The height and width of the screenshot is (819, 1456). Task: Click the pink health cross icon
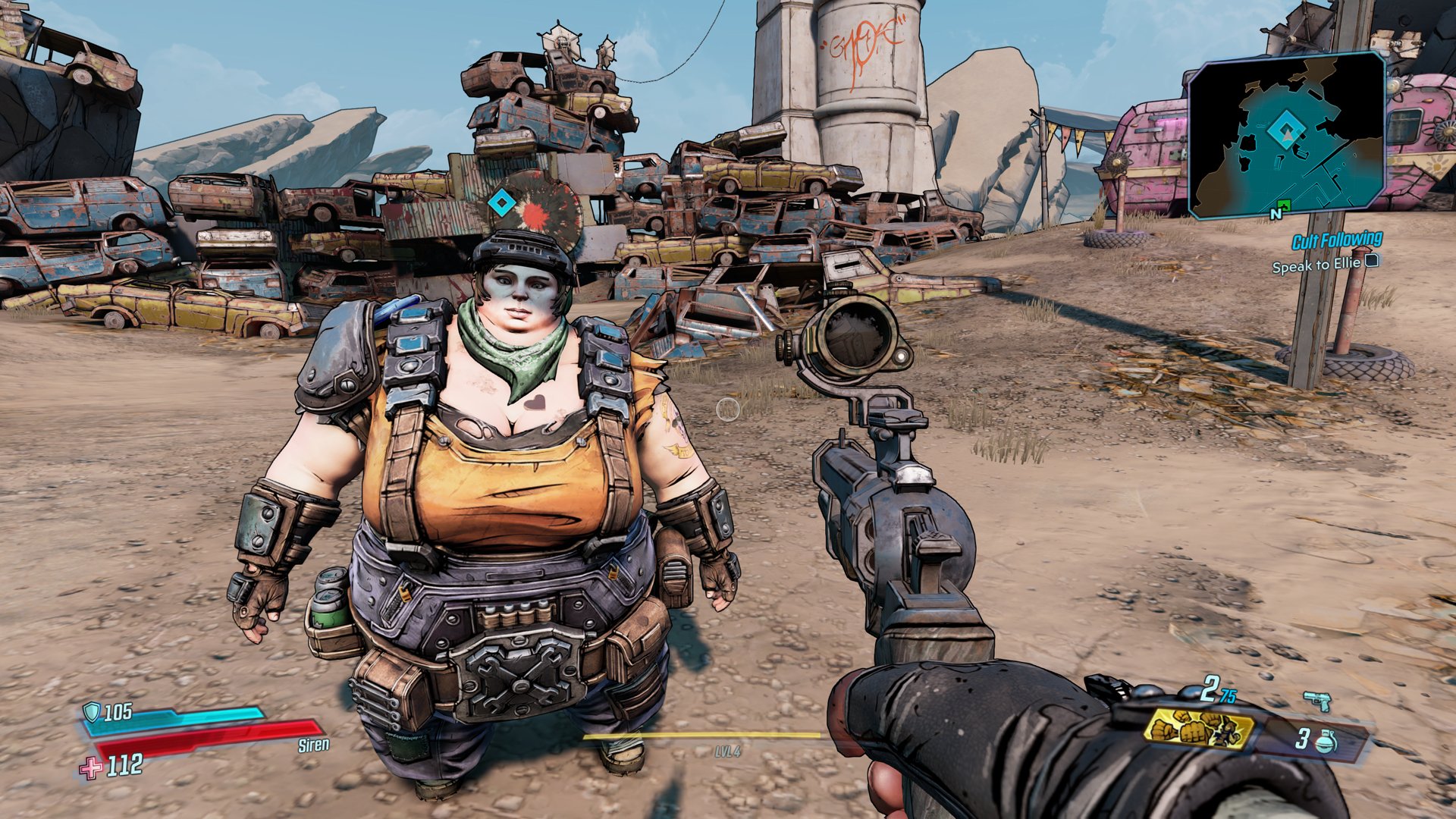coord(92,768)
